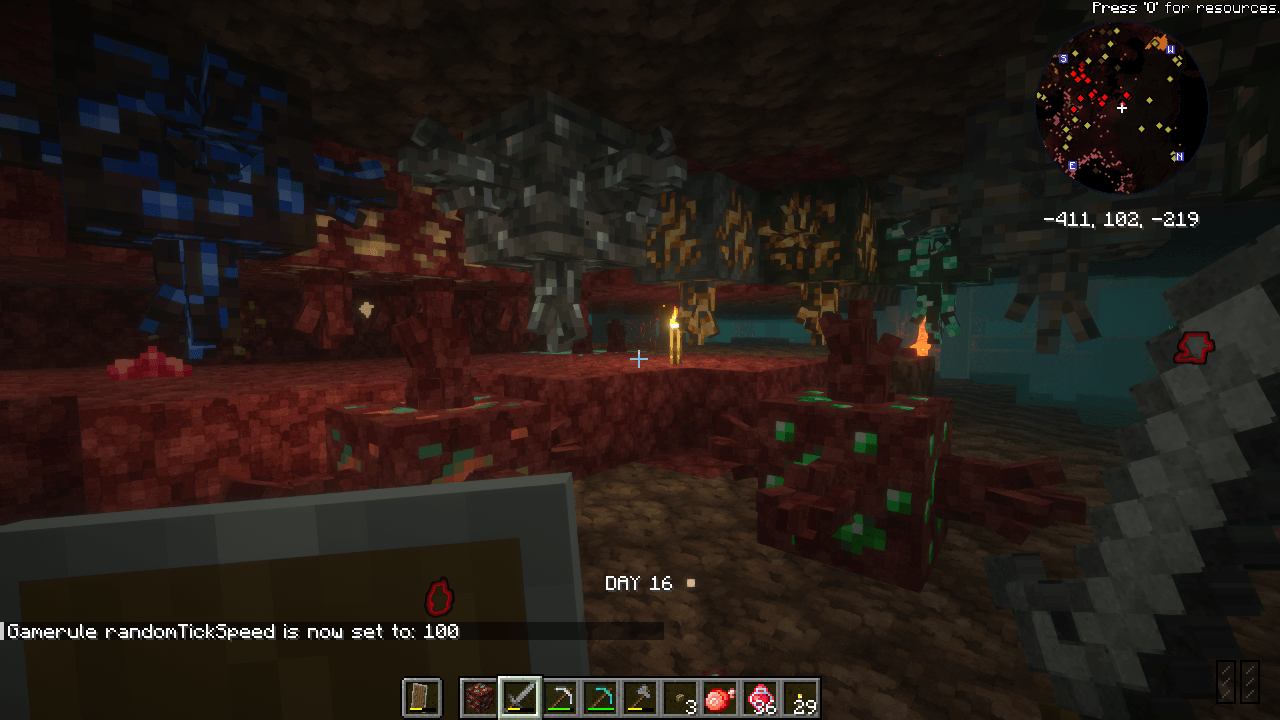Image resolution: width=1280 pixels, height=720 pixels.
Task: Choose the raw meat hotbar slot
Action: click(720, 697)
